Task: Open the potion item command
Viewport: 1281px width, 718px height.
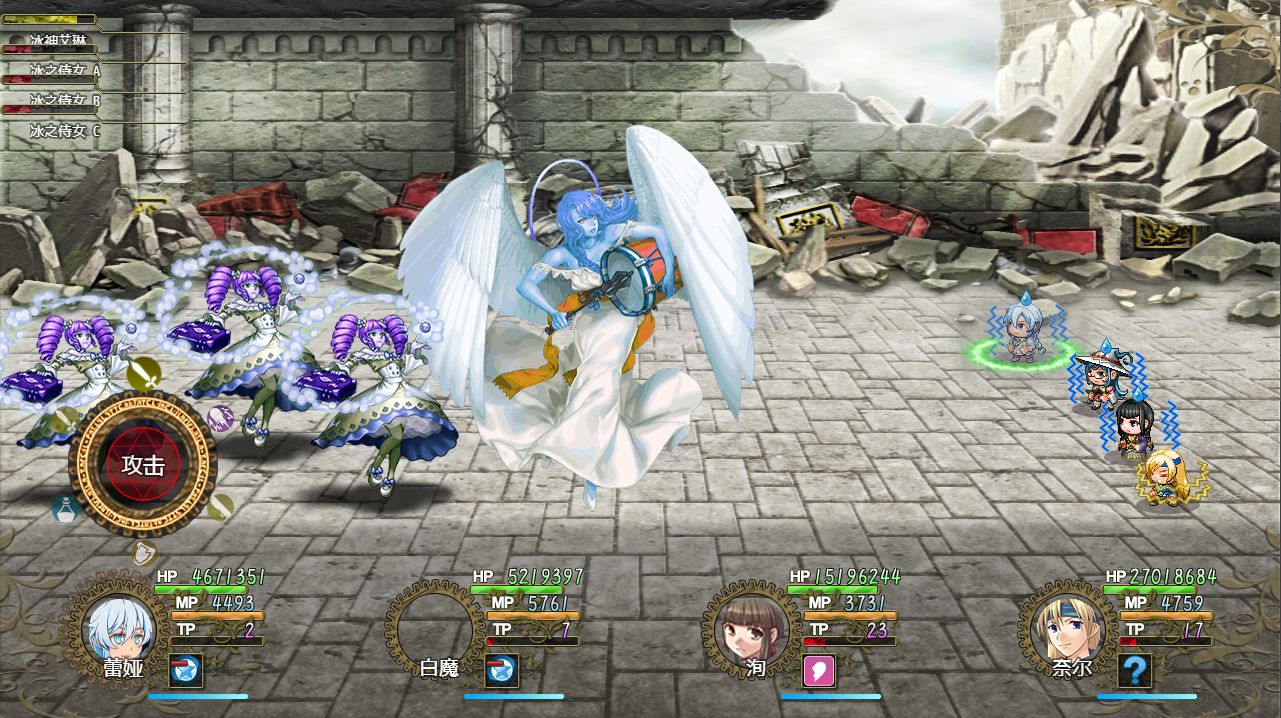Action: [66, 508]
